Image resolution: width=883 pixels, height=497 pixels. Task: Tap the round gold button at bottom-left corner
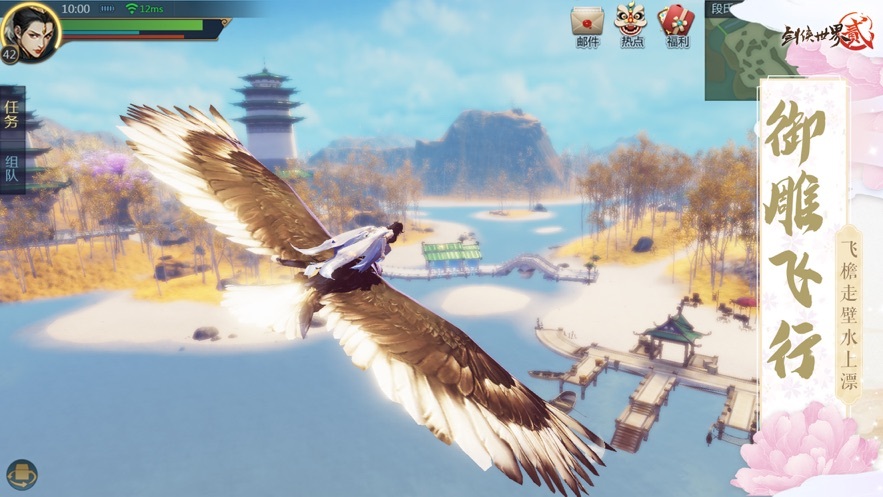(21, 474)
